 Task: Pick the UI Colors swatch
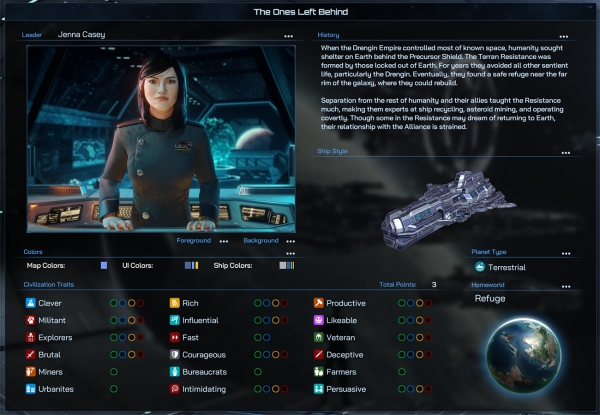coord(190,265)
